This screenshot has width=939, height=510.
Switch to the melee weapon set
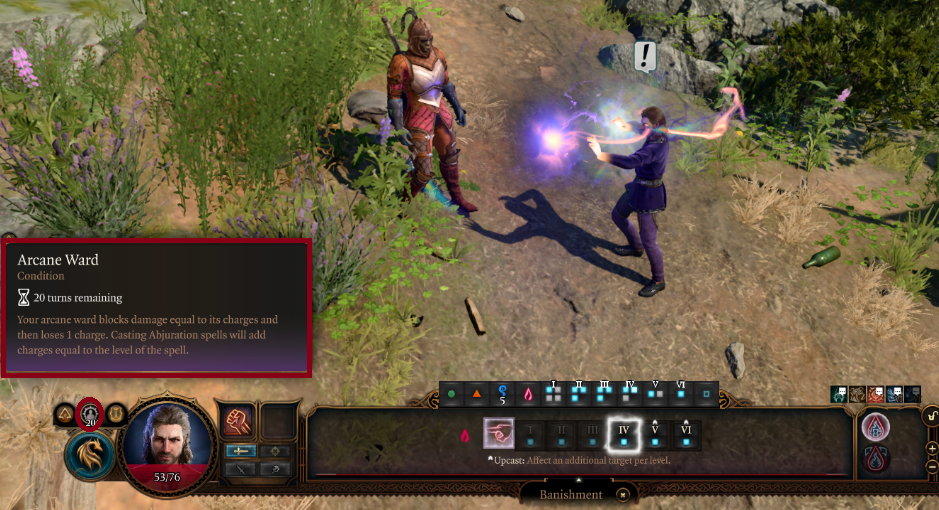[240, 451]
